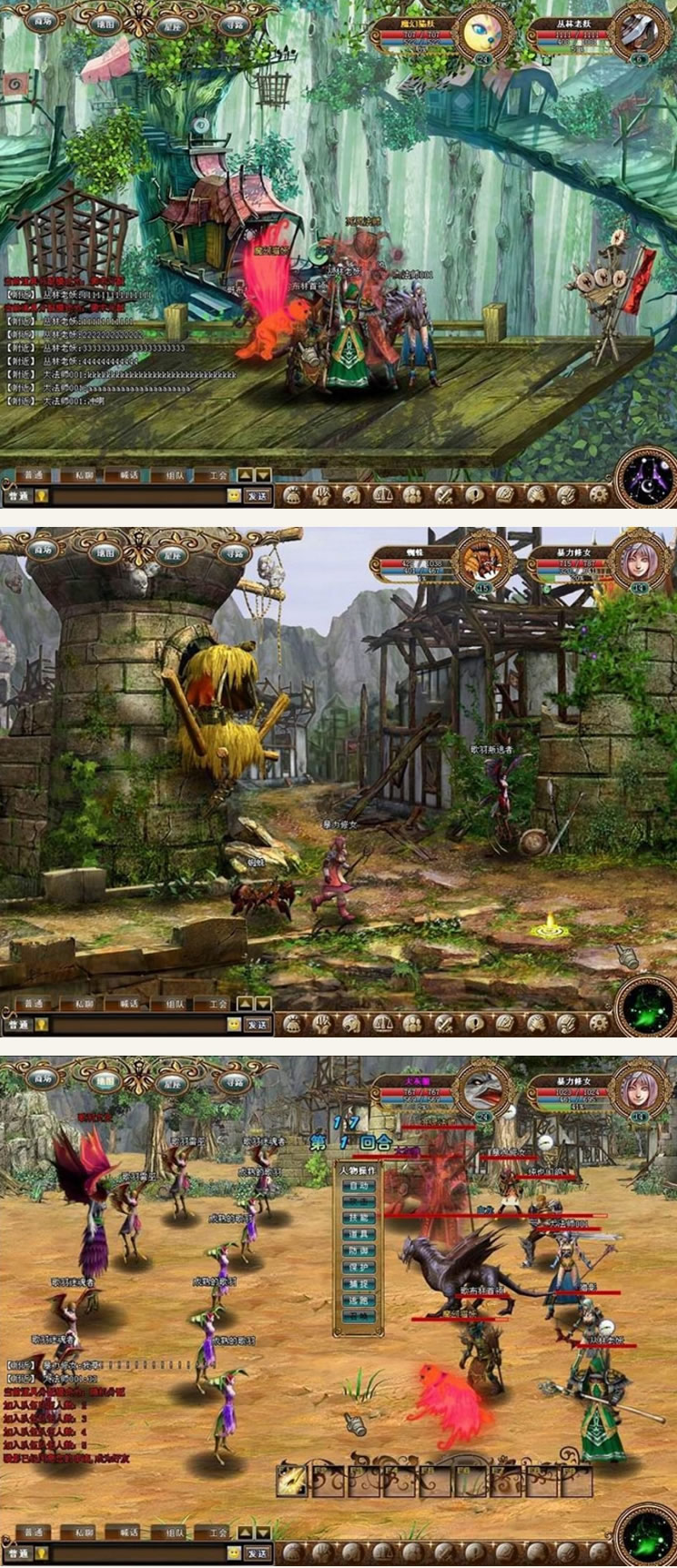
Task: Choose 技能 in the 人物操作 menu
Action: pyautogui.click(x=359, y=1218)
